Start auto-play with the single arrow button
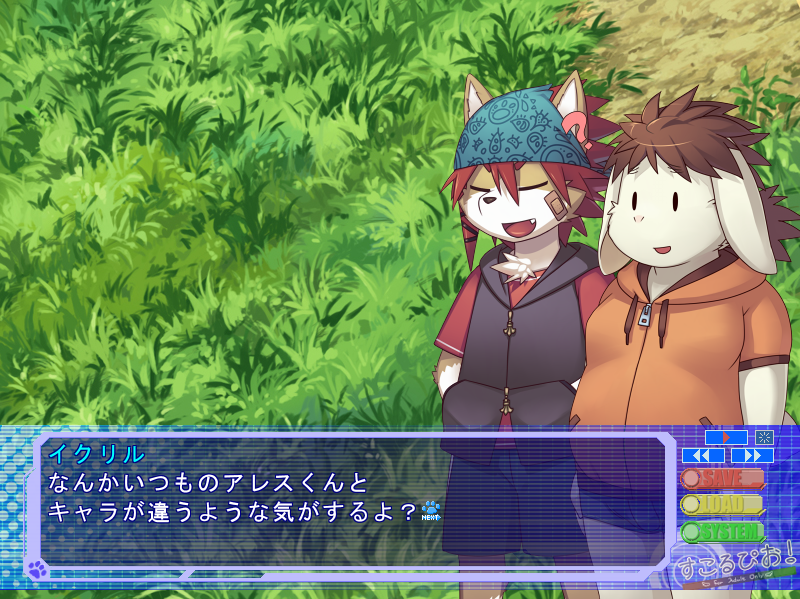 [726, 437]
